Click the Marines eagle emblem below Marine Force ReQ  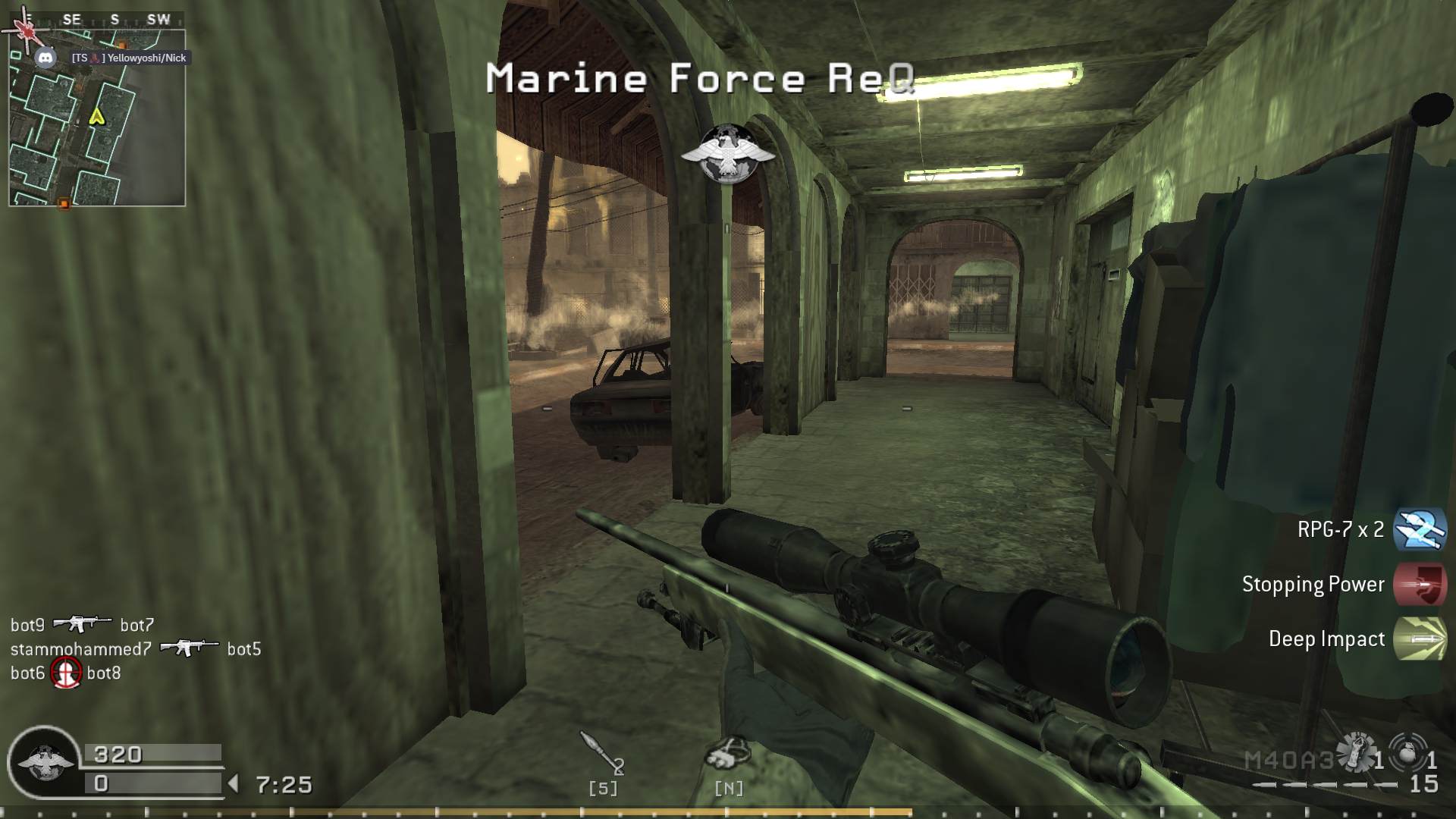730,152
